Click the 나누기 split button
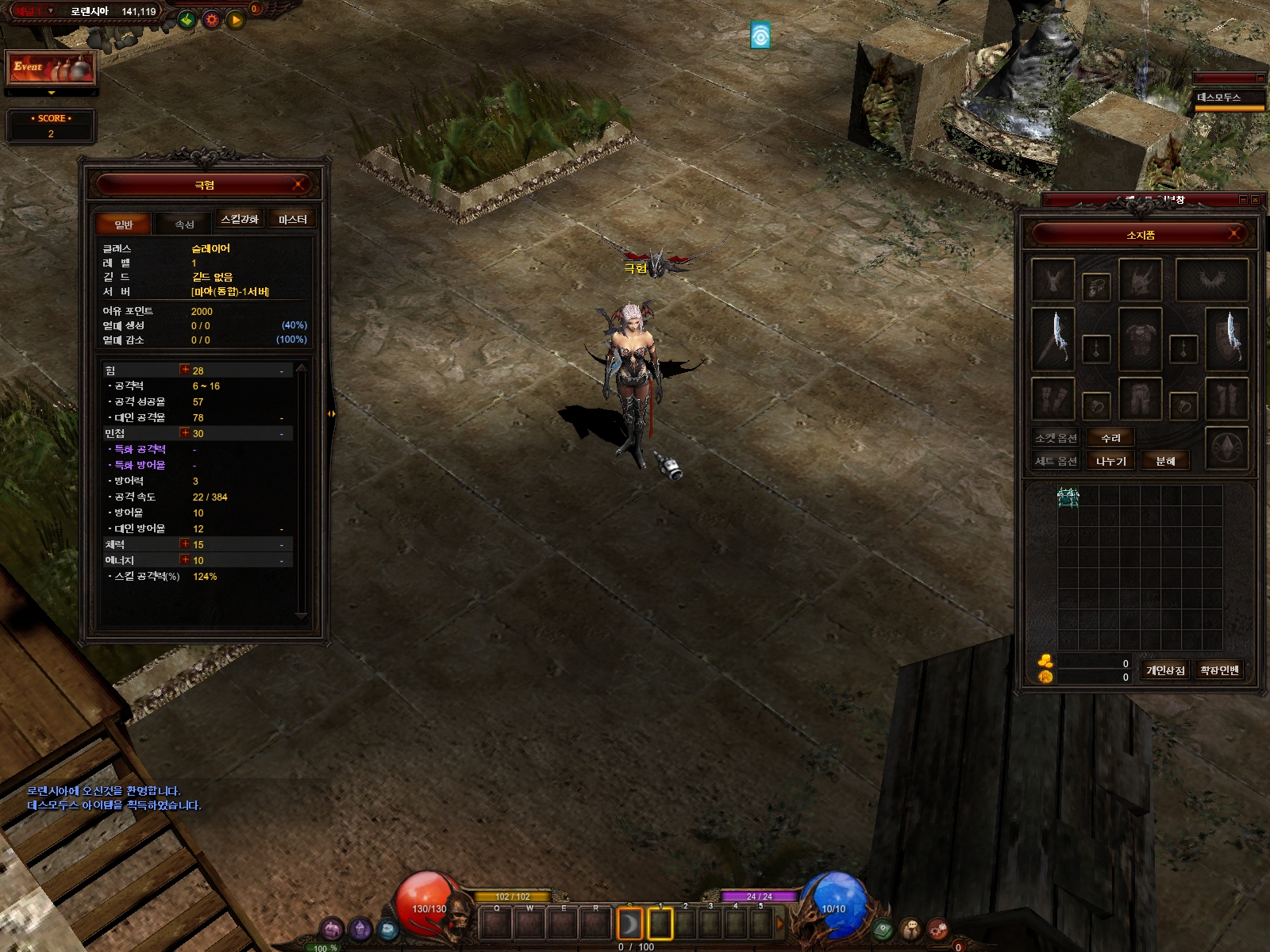This screenshot has width=1270, height=952. [x=1110, y=461]
